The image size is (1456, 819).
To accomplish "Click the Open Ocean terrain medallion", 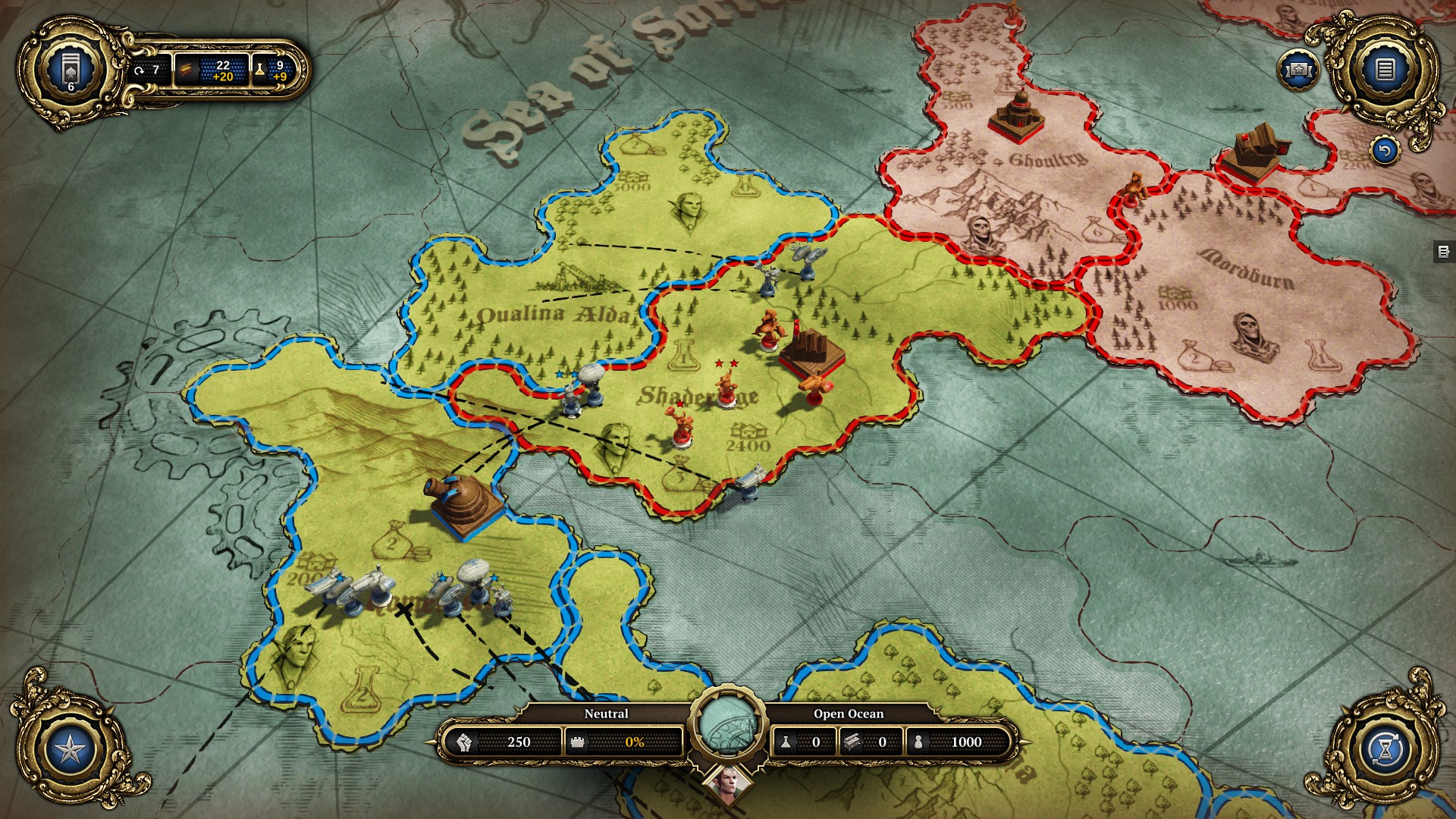I will pos(728,724).
